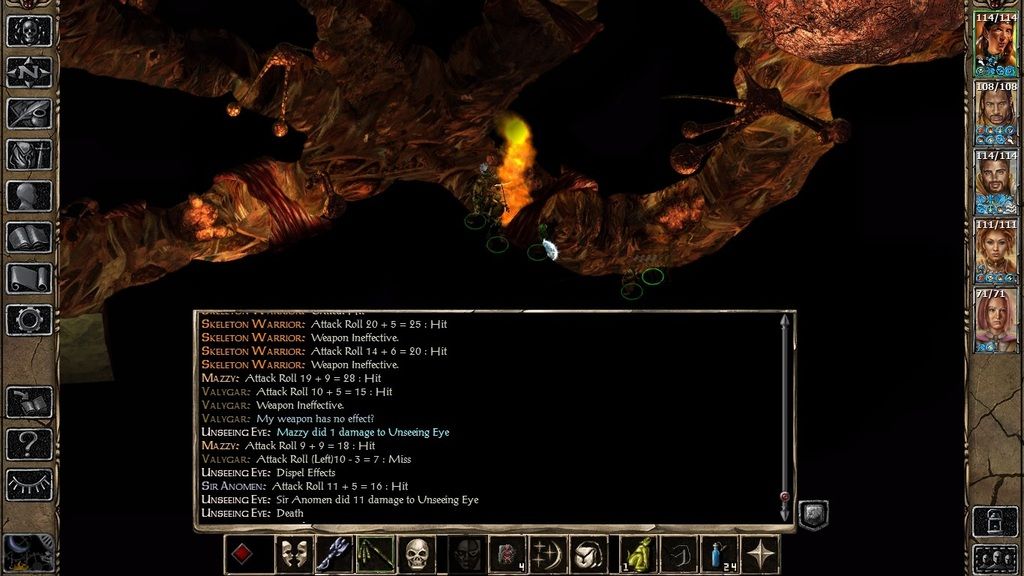Open the journal quill button

click(x=29, y=113)
